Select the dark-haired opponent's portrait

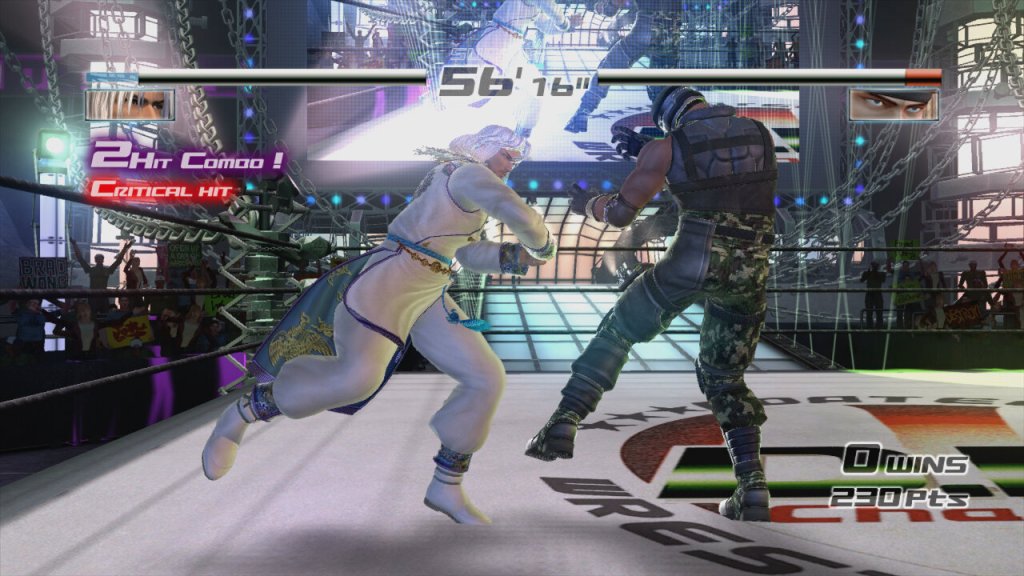tap(893, 104)
